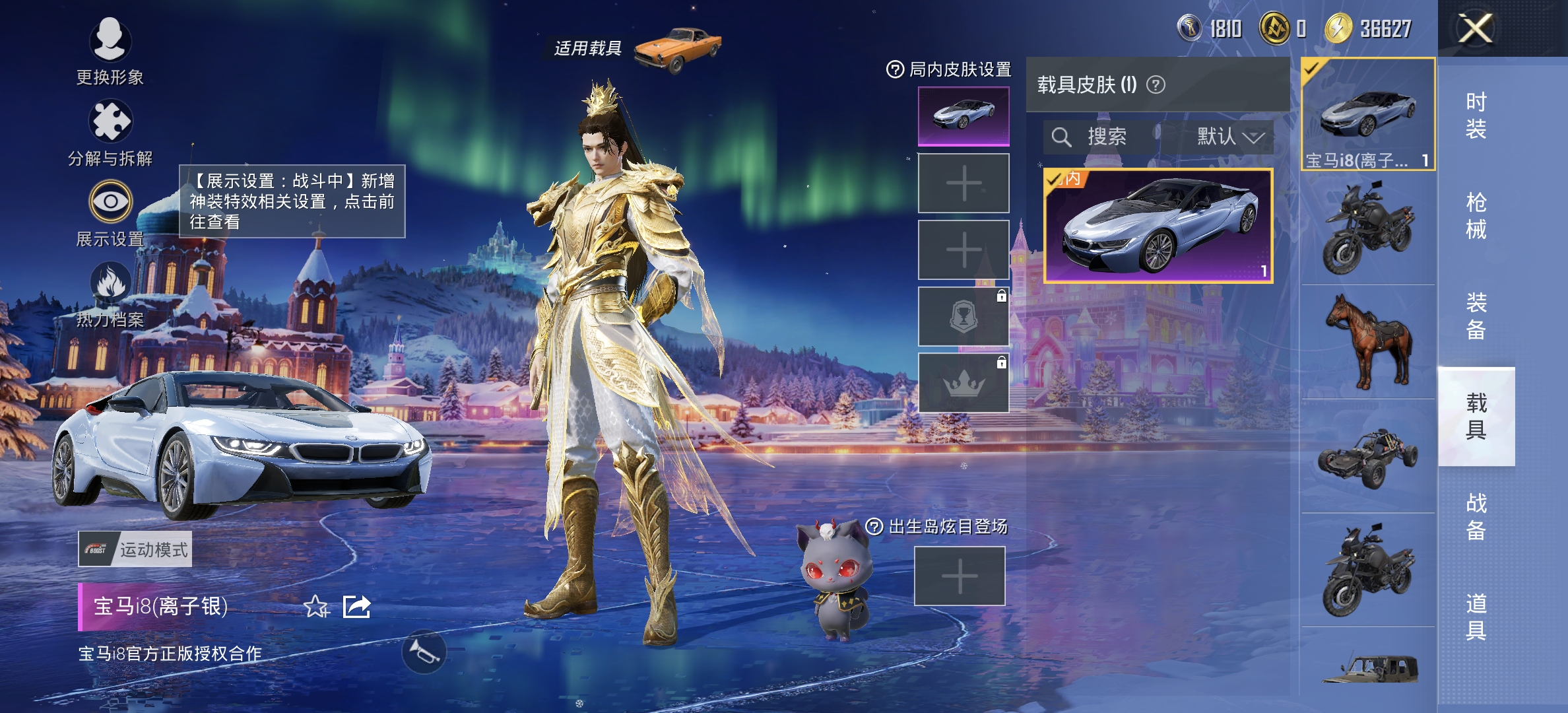Add a 出生岛炫目登场 entrance effect

pos(960,576)
